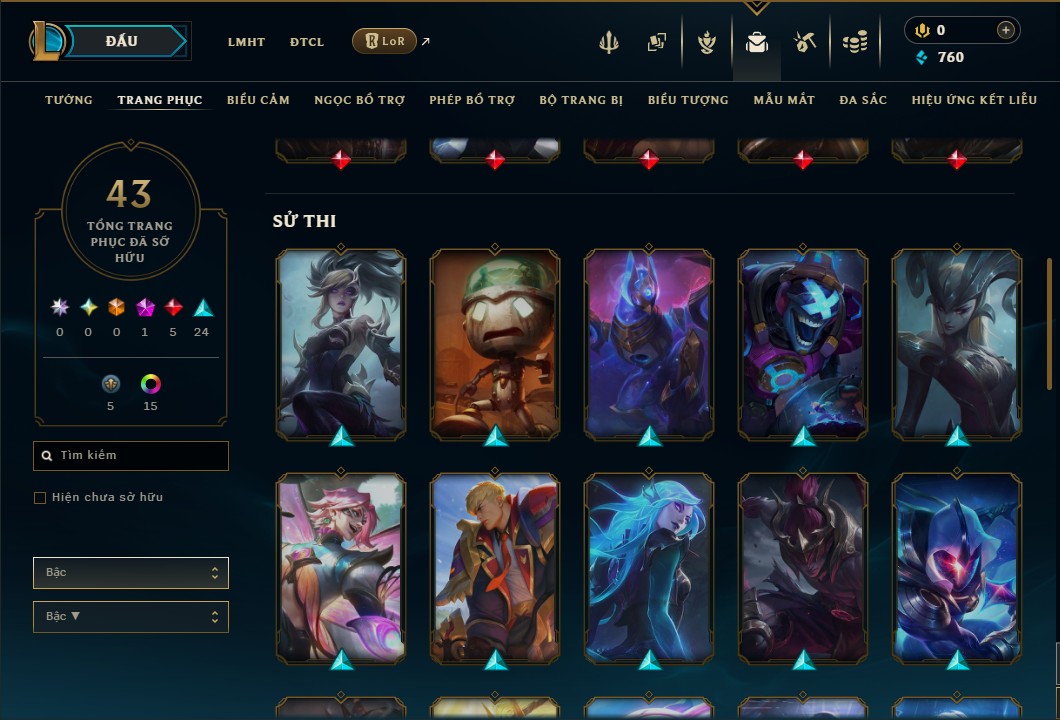
Task: Switch to the TƯỚNG tab
Action: pyautogui.click(x=69, y=100)
